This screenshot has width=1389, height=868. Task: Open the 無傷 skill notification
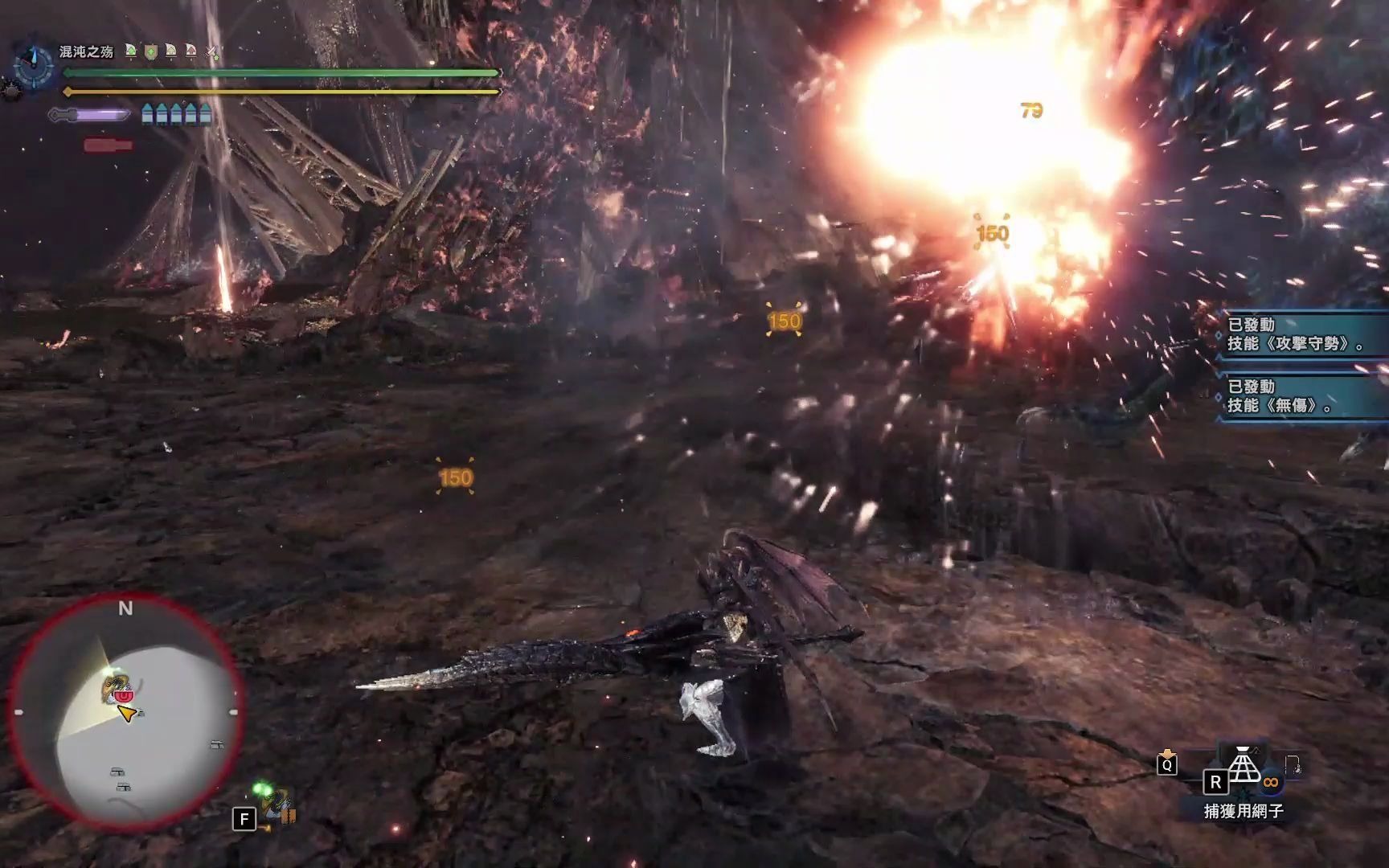pos(1302,396)
